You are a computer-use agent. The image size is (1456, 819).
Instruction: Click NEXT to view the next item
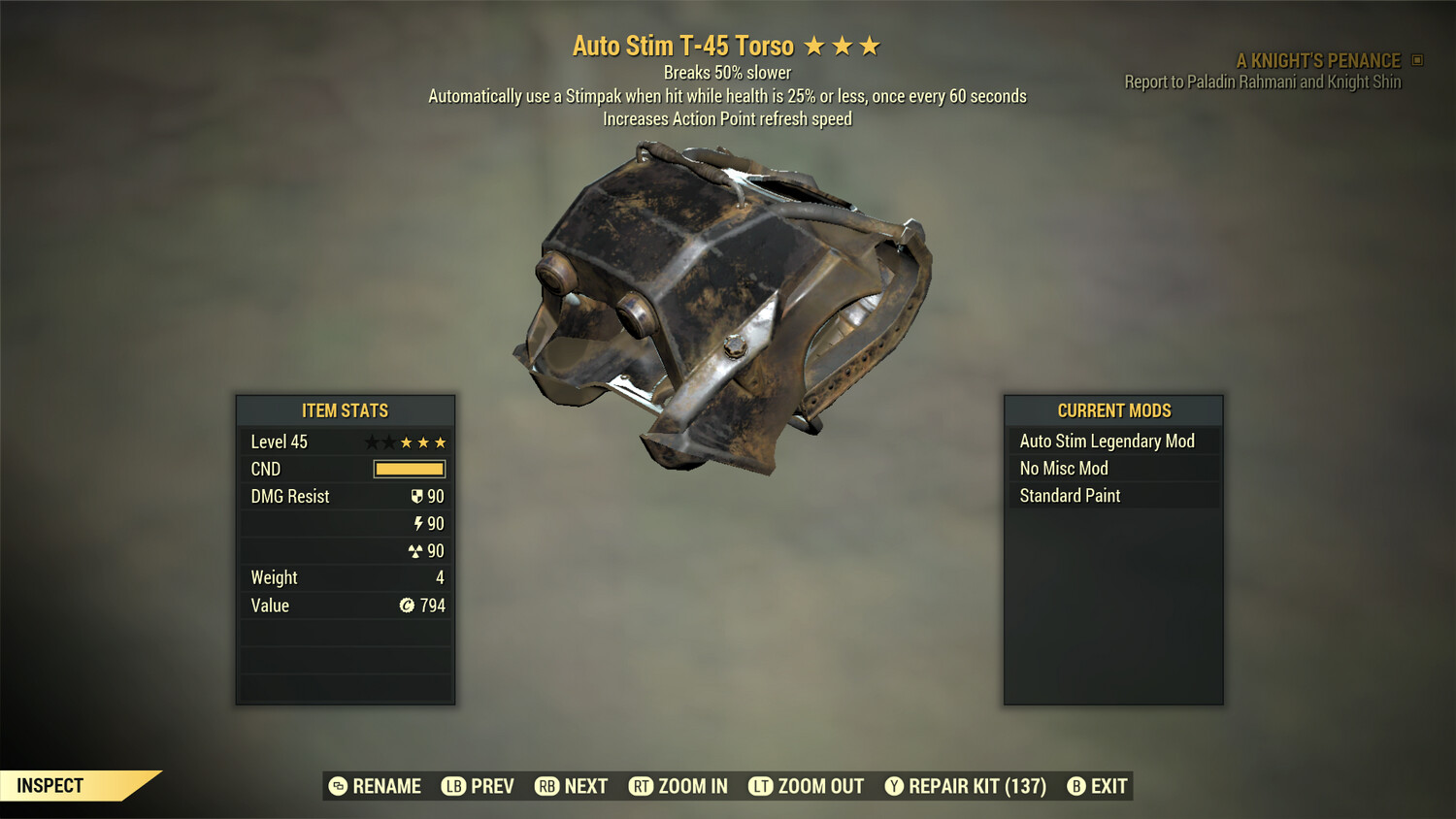click(x=587, y=786)
